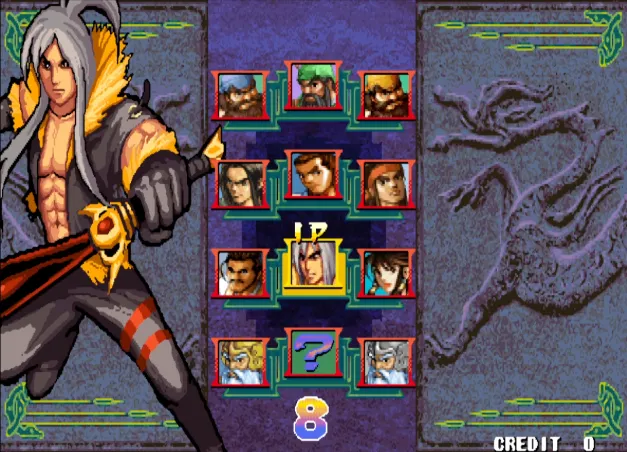Choose the dark-haired female fighter portrait
Viewport: 627px width, 452px height.
[x=384, y=272]
